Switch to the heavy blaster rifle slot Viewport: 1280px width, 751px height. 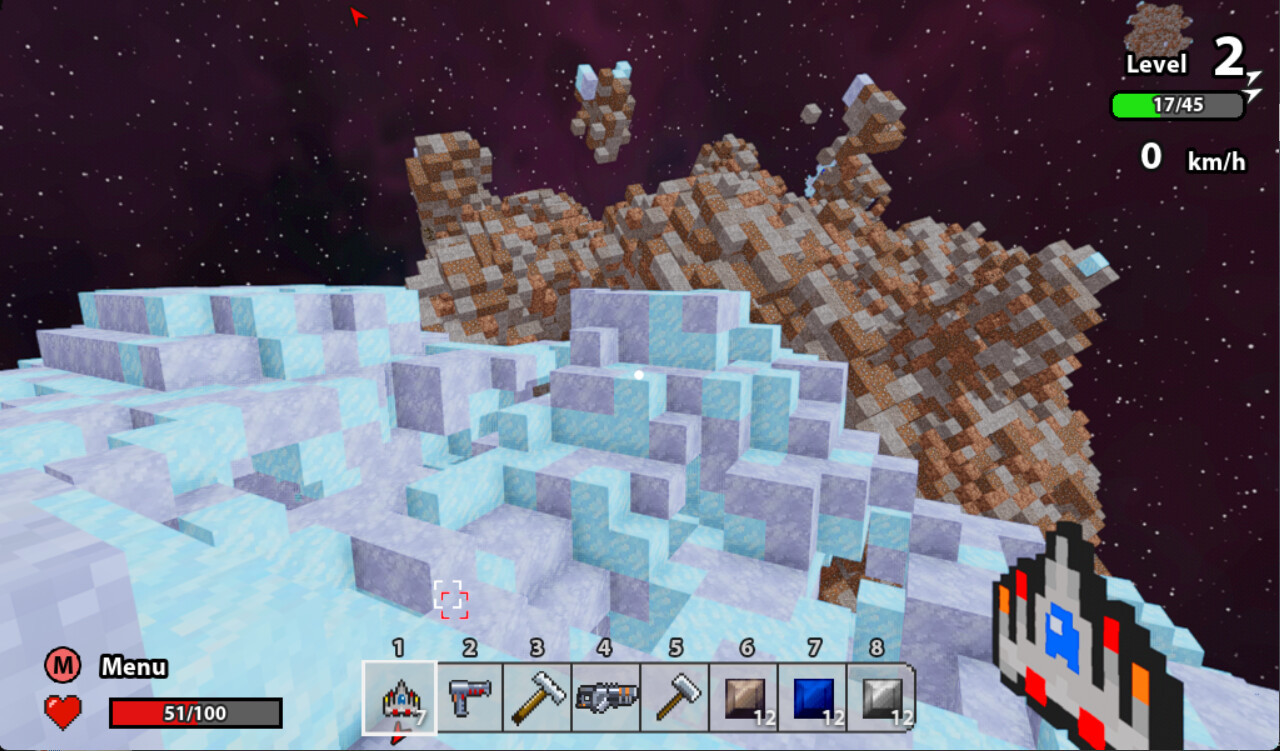[606, 697]
